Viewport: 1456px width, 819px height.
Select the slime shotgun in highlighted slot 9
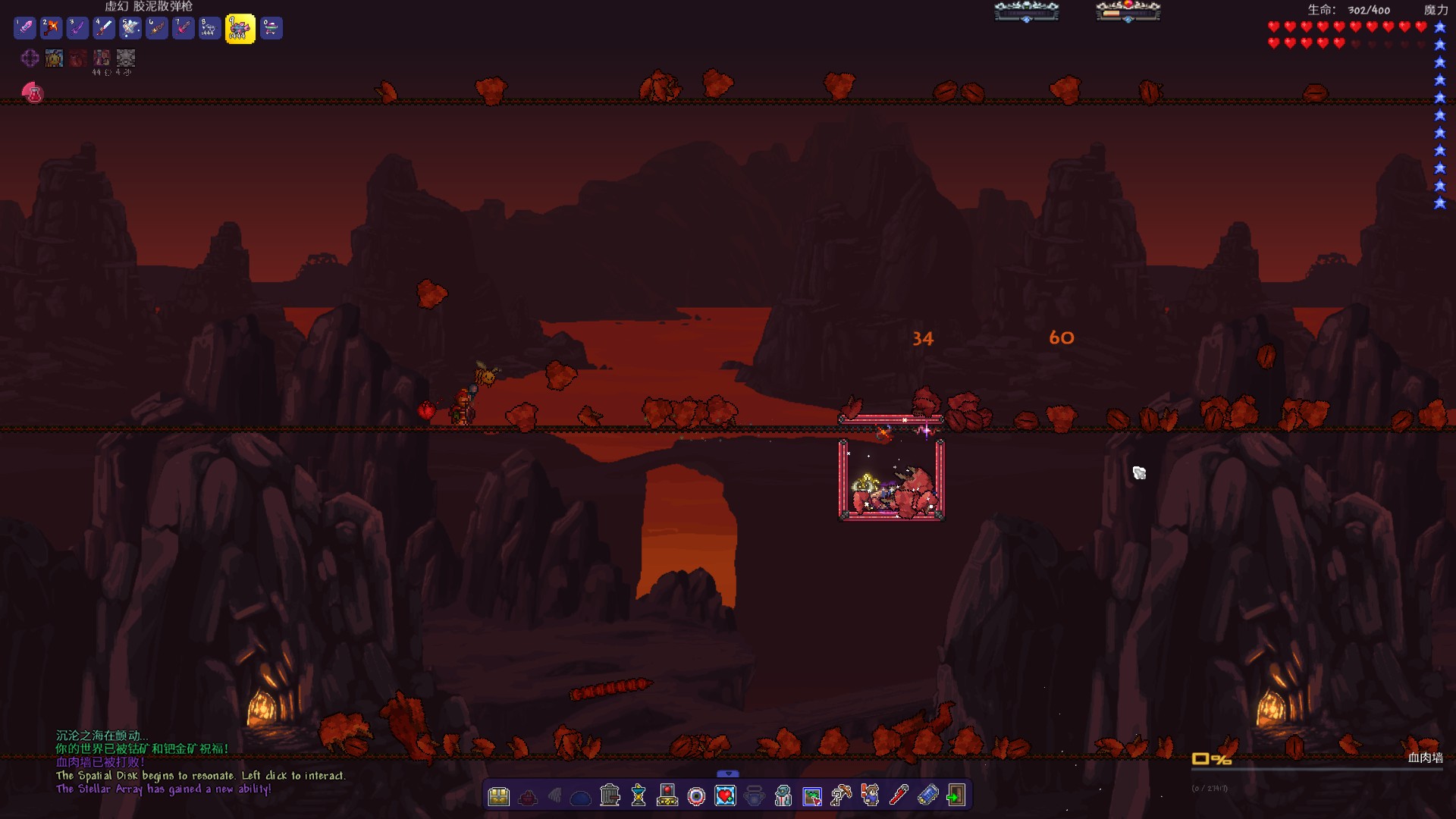coord(240,30)
